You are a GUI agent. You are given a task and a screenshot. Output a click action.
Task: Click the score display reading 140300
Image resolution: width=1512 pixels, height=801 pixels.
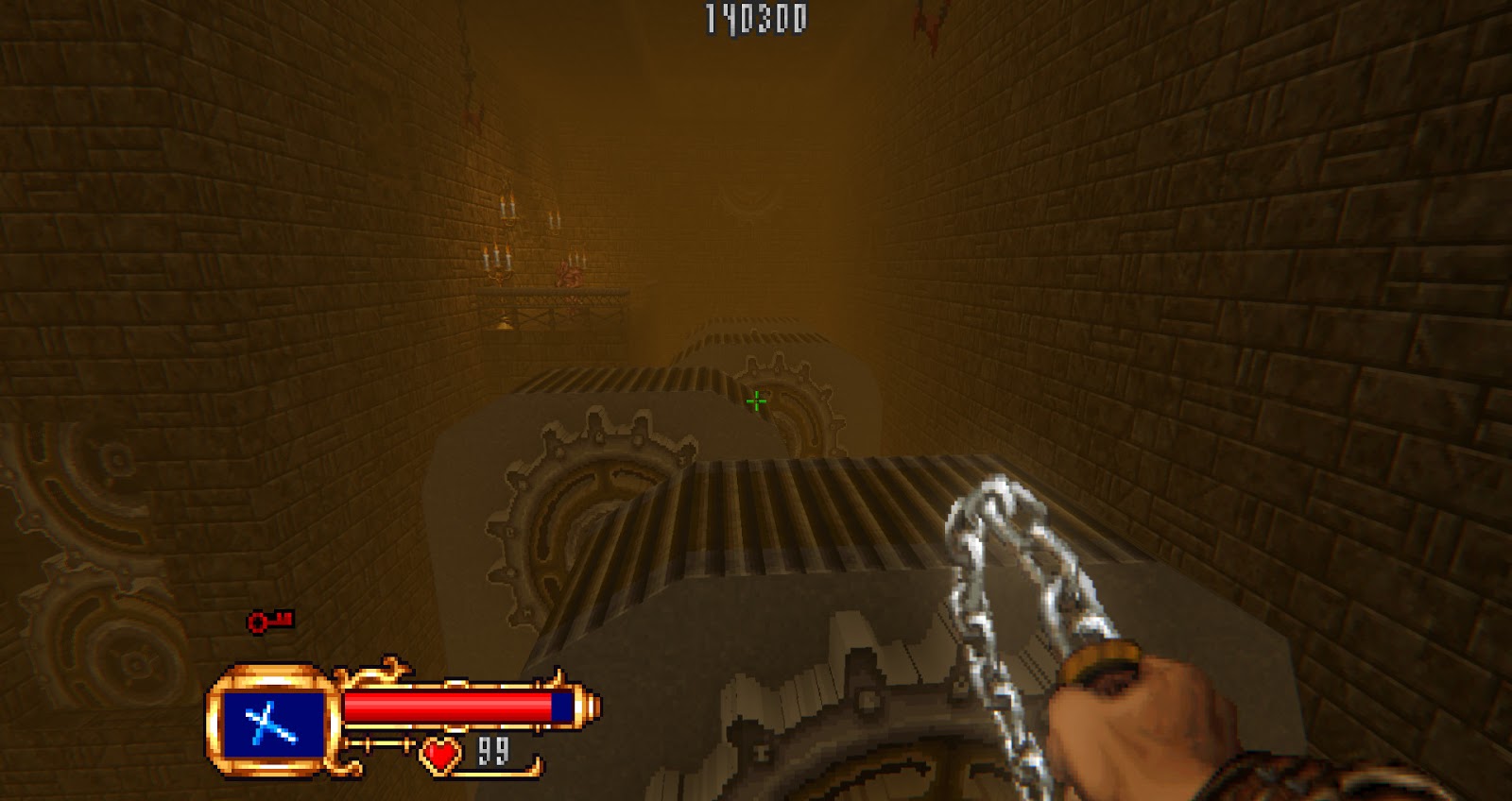point(753,15)
